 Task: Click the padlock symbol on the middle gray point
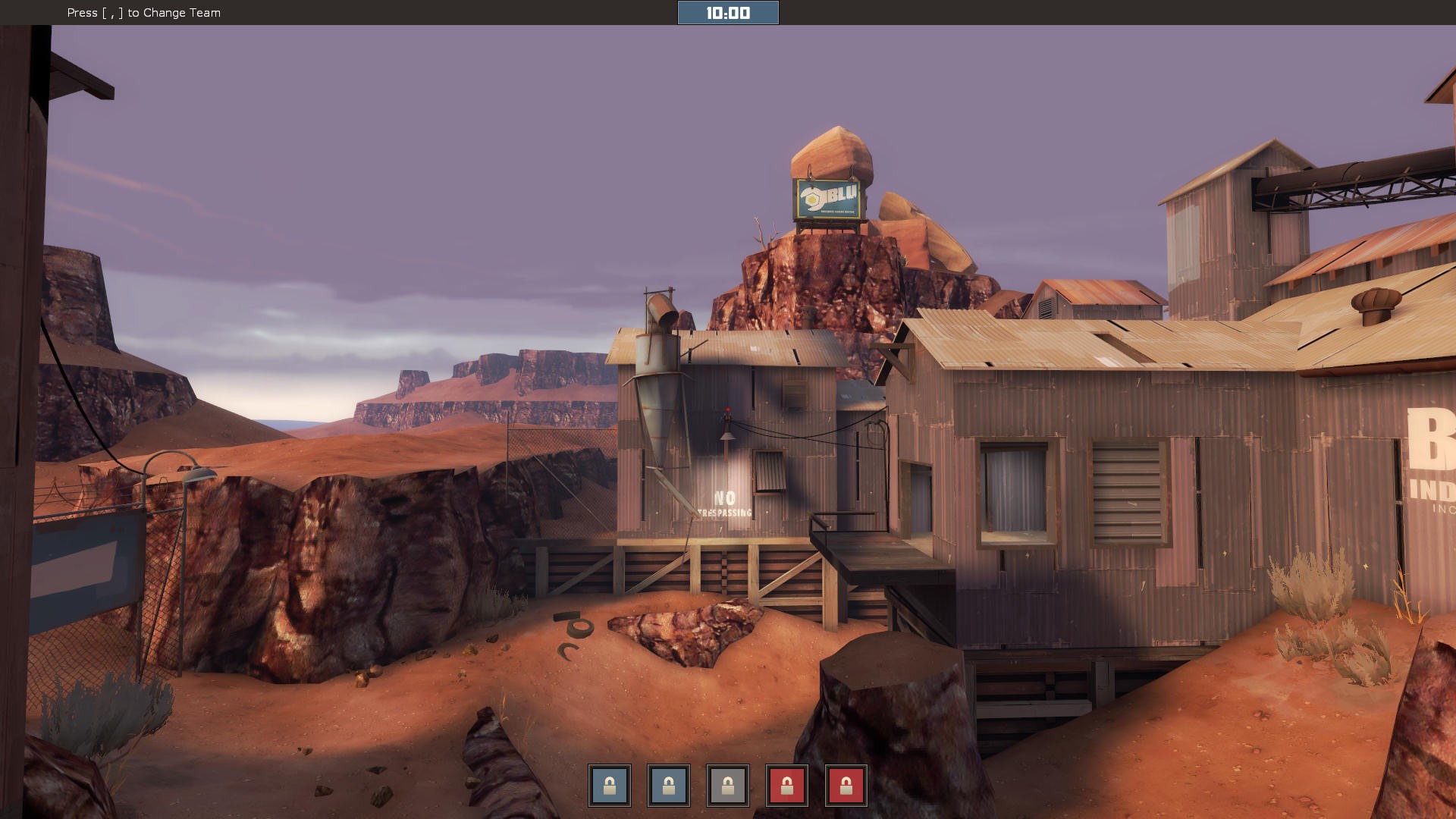(728, 786)
